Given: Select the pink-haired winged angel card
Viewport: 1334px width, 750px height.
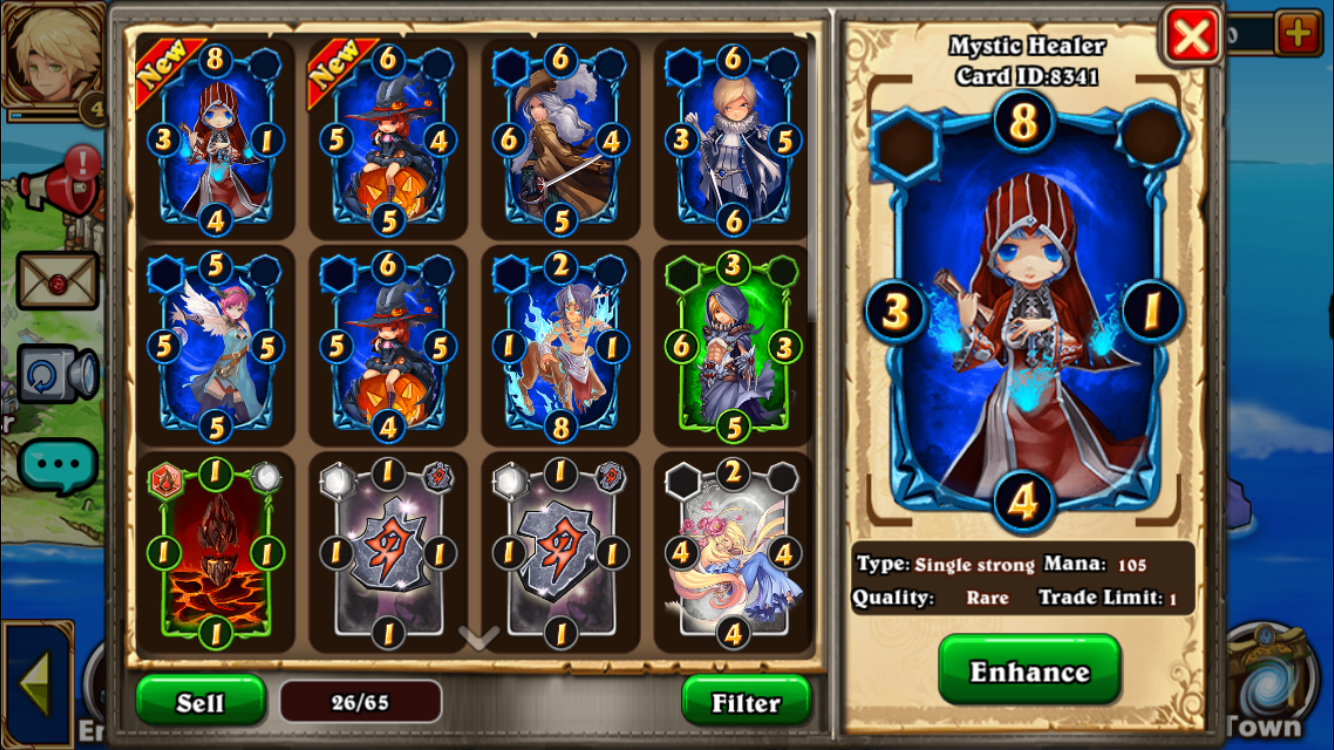Looking at the screenshot, I should [215, 346].
